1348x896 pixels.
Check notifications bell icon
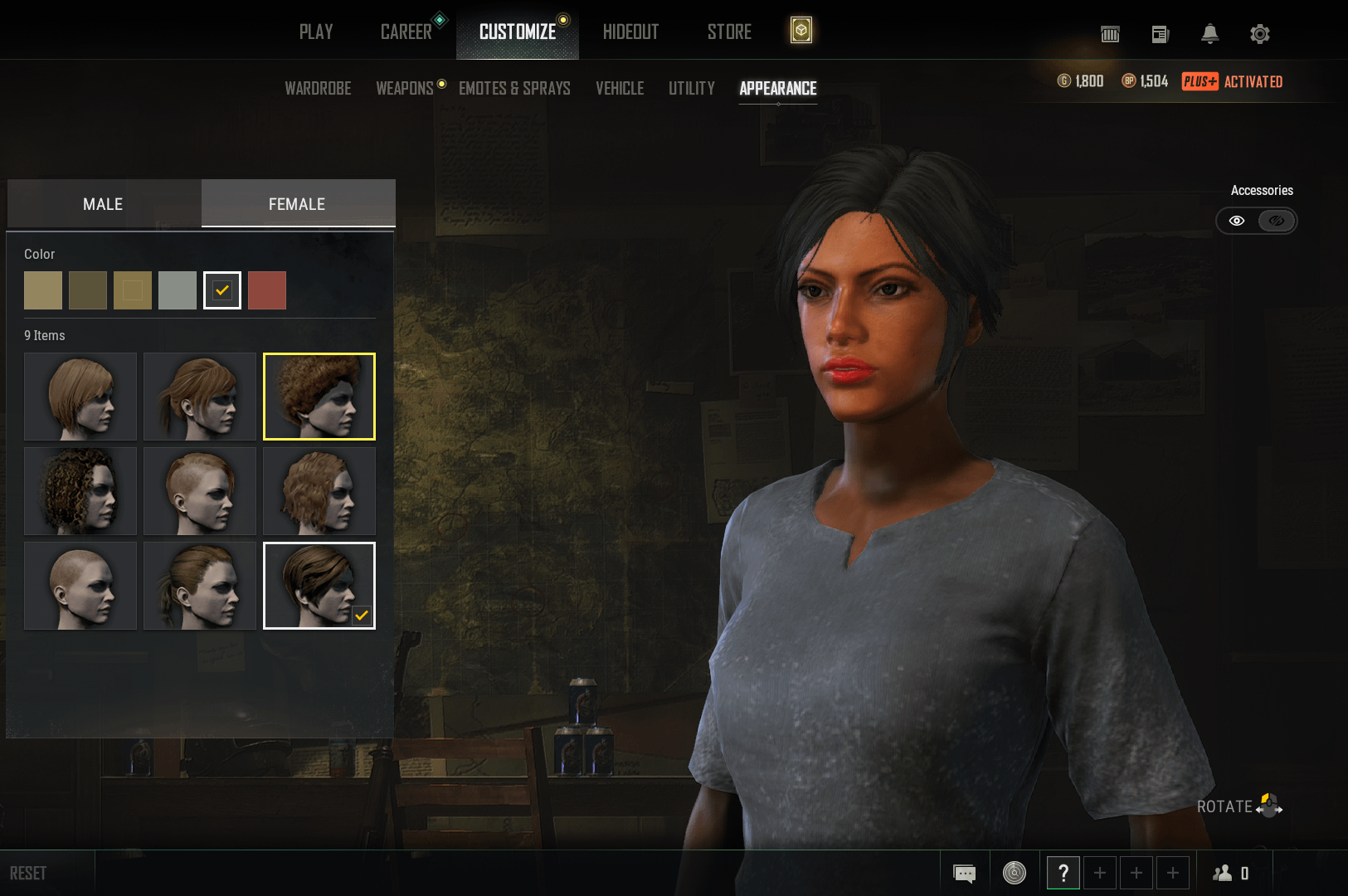[1210, 34]
